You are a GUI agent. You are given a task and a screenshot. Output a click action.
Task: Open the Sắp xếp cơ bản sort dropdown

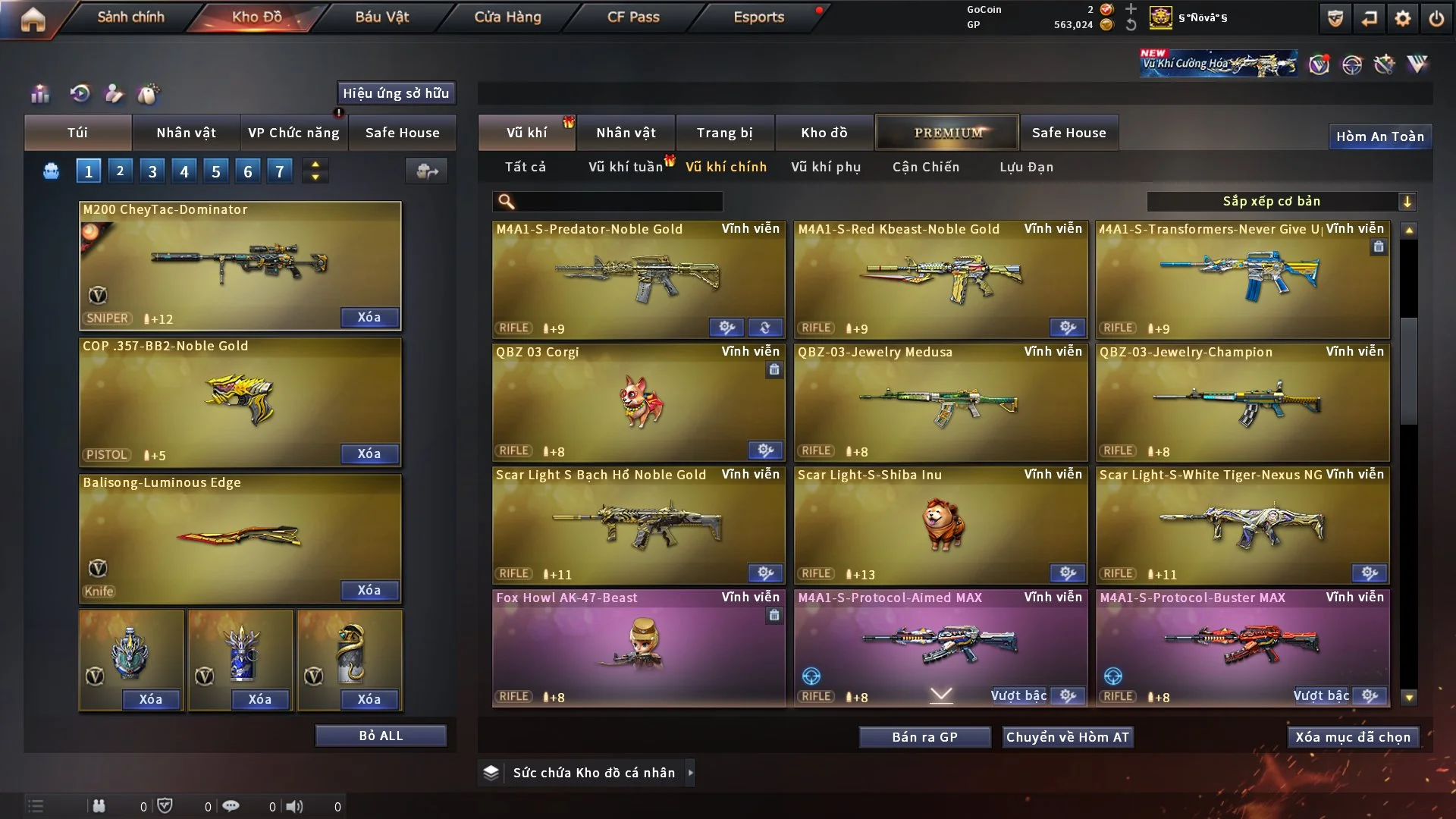pos(1281,202)
